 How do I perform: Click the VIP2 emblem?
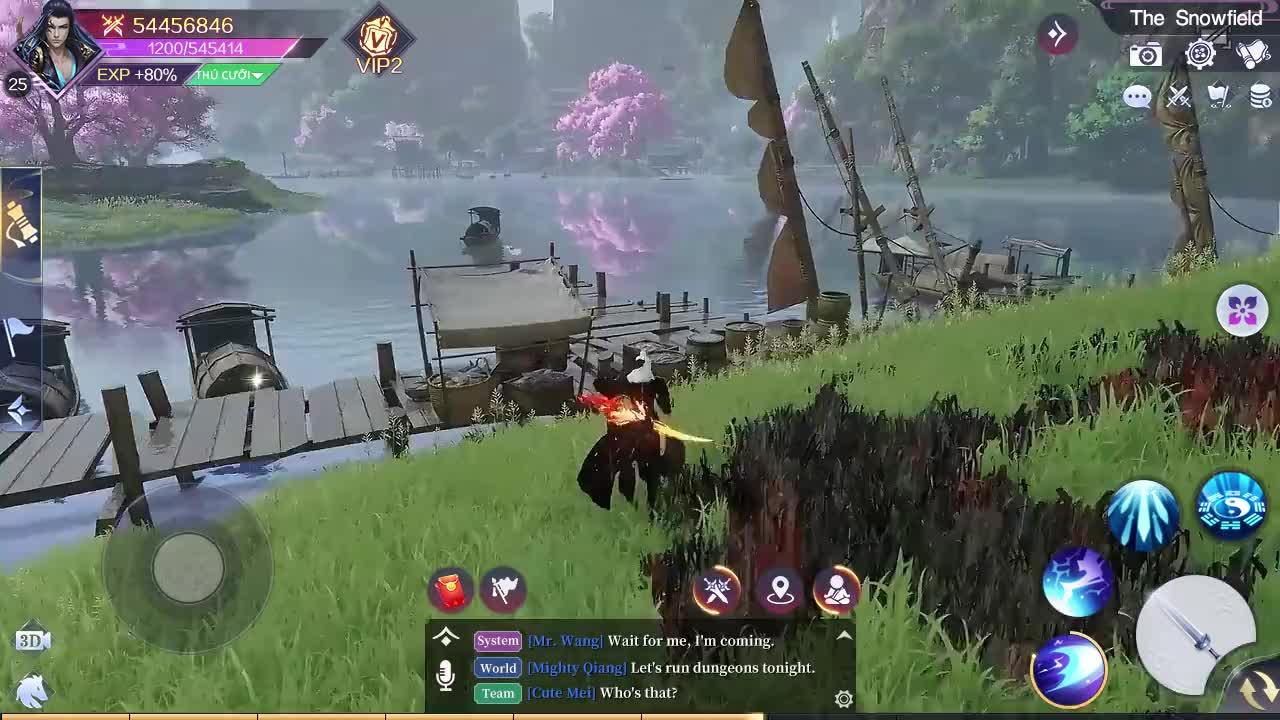[x=378, y=40]
